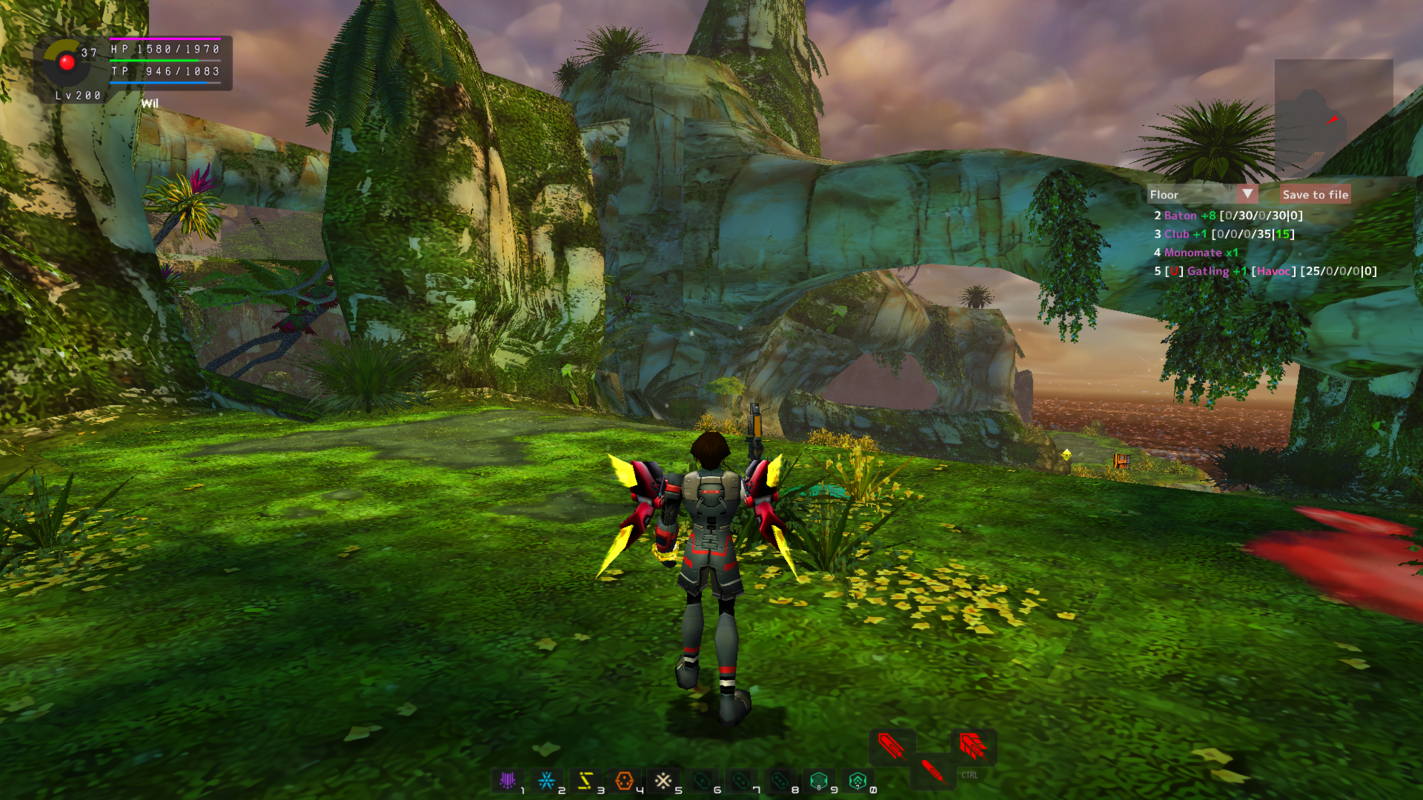Use the green hexagon item in slot 9
This screenshot has width=1423, height=800.
(819, 780)
